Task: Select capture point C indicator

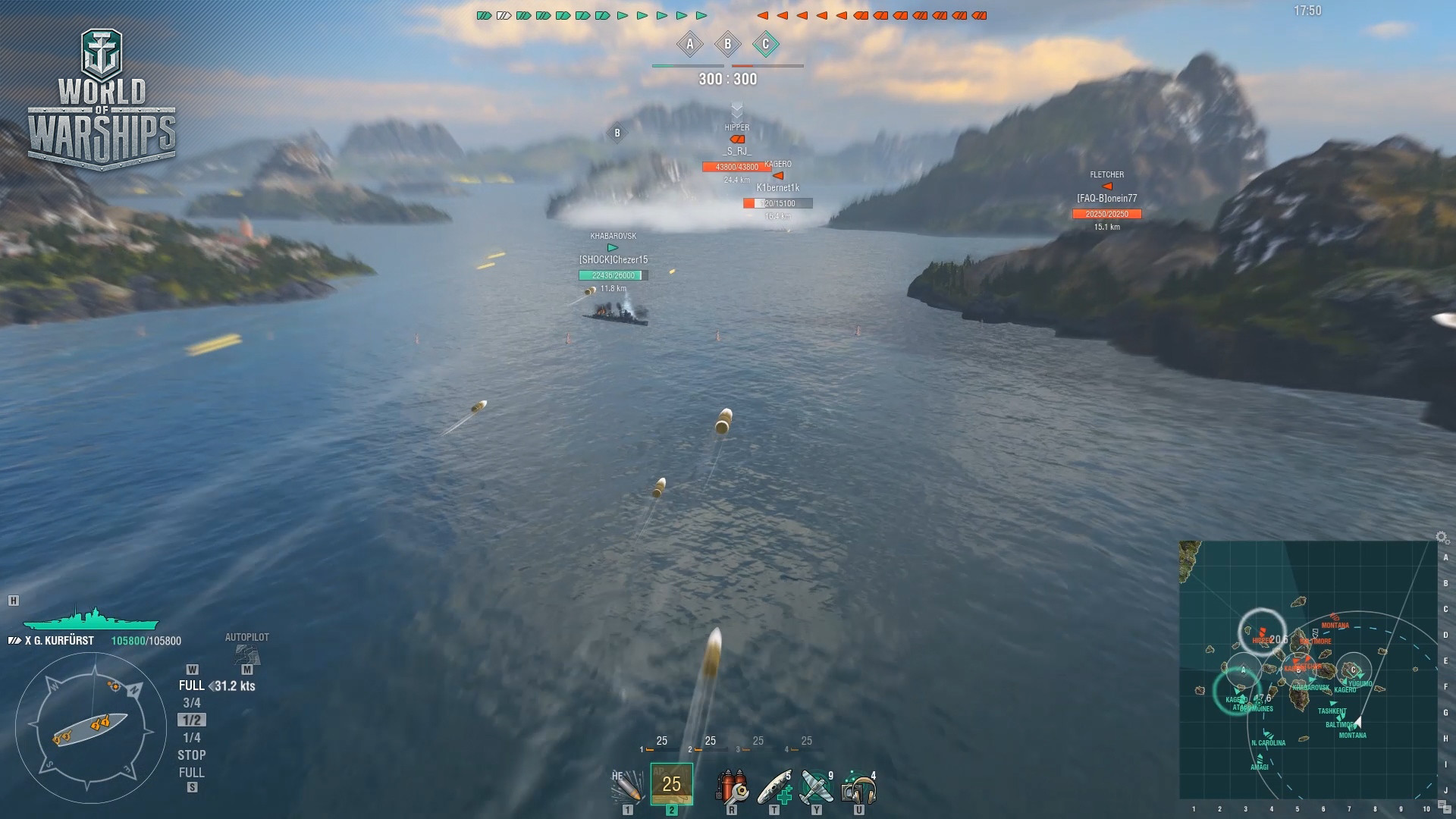Action: (x=766, y=45)
